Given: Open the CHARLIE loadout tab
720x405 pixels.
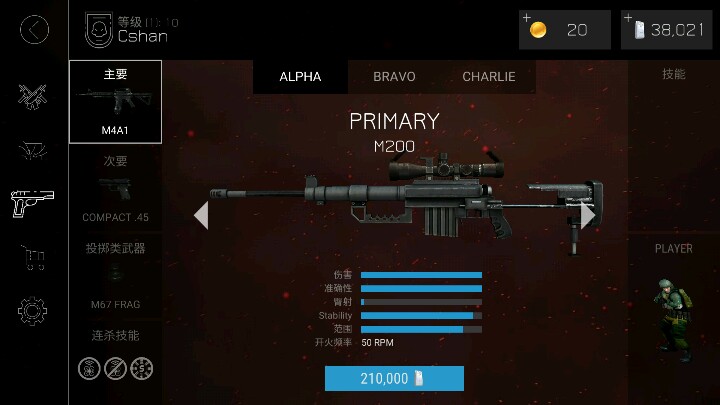Looking at the screenshot, I should 489,77.
